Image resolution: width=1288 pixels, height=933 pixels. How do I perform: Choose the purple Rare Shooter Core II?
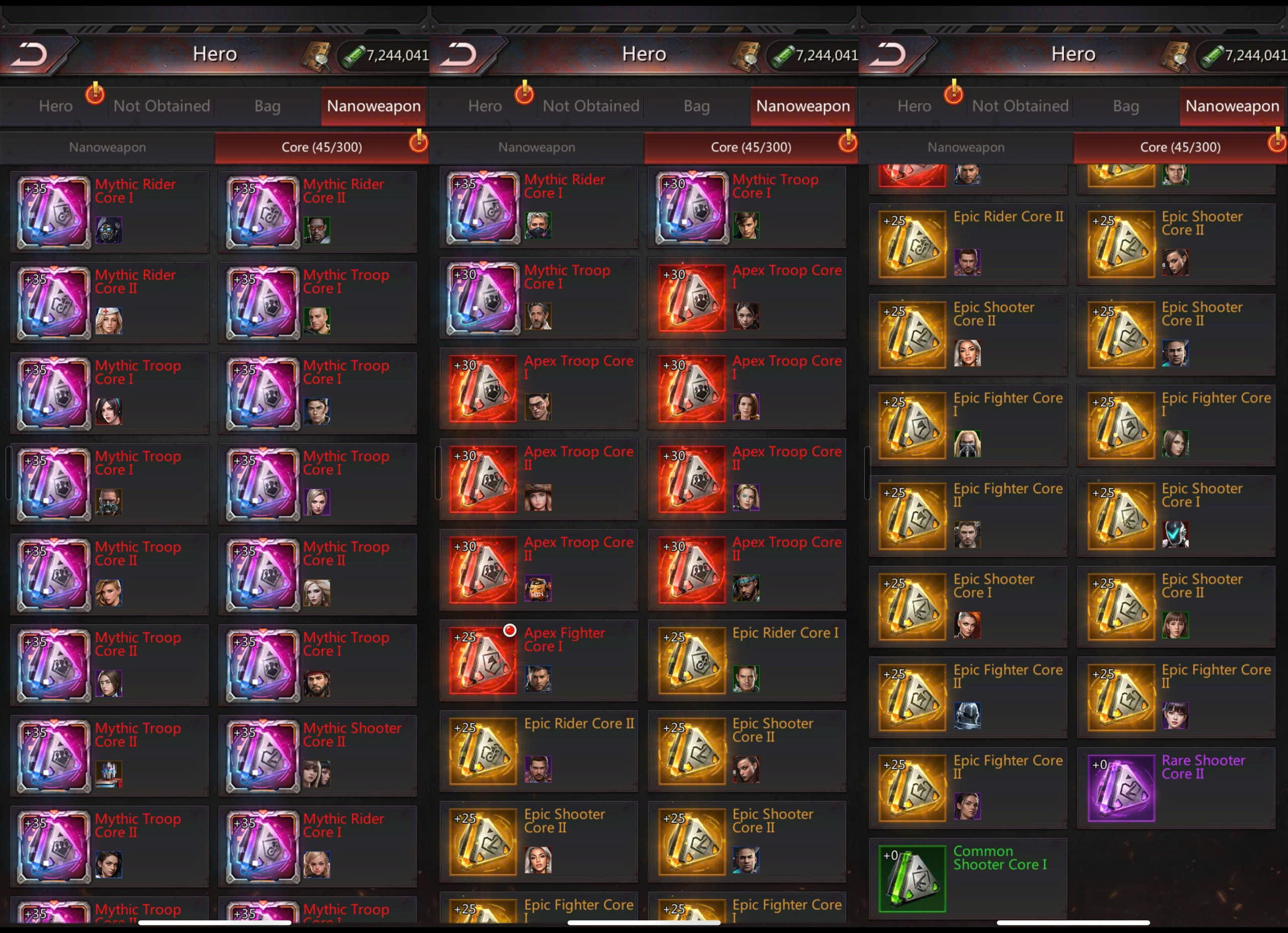pos(1120,788)
